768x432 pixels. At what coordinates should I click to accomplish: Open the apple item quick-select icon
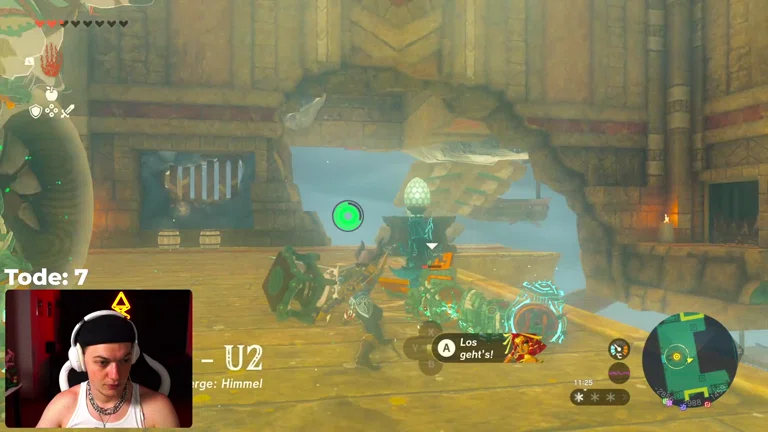coord(51,92)
